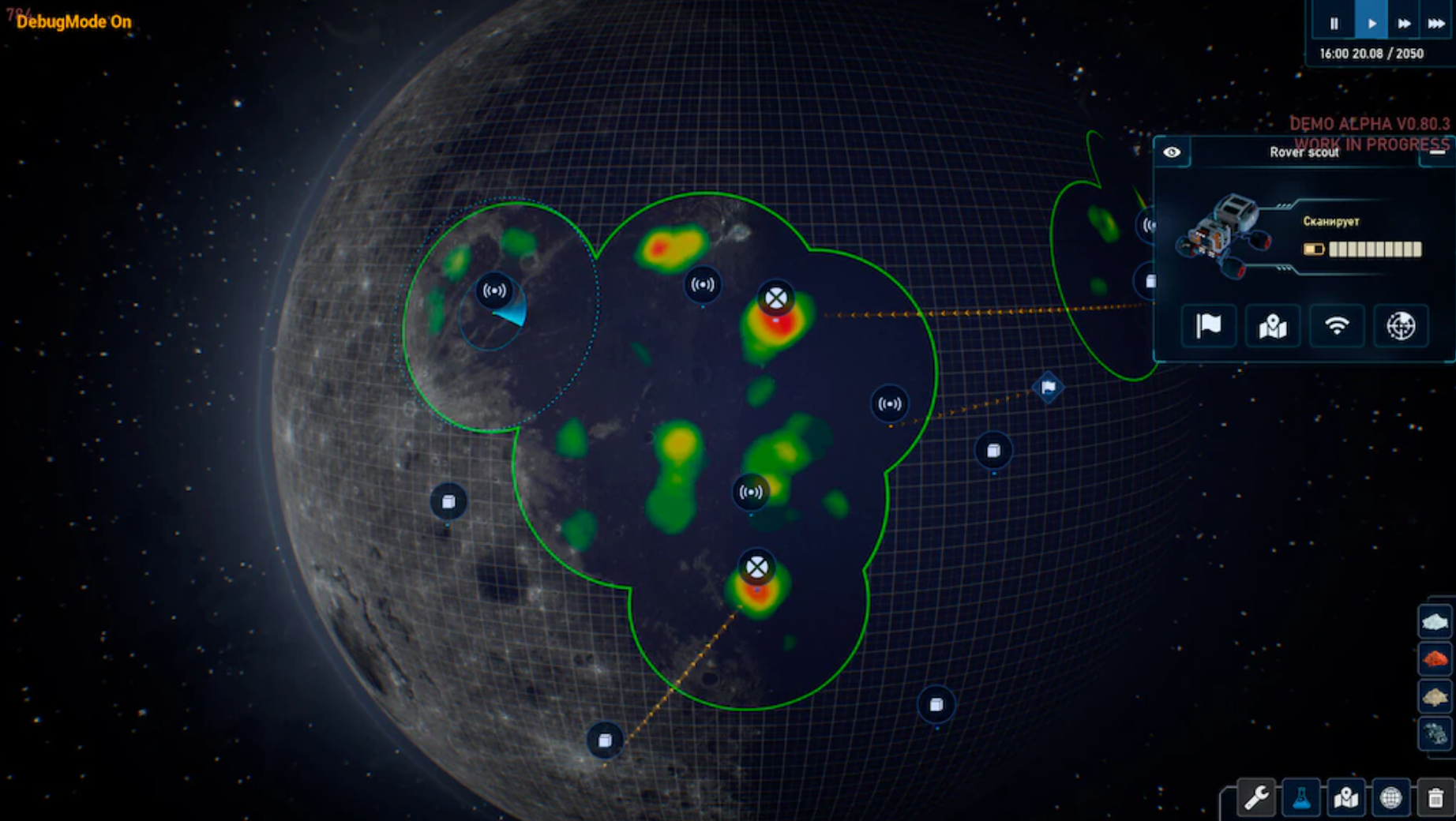The width and height of the screenshot is (1456, 821).
Task: Open the wrench build tool
Action: (x=1256, y=798)
